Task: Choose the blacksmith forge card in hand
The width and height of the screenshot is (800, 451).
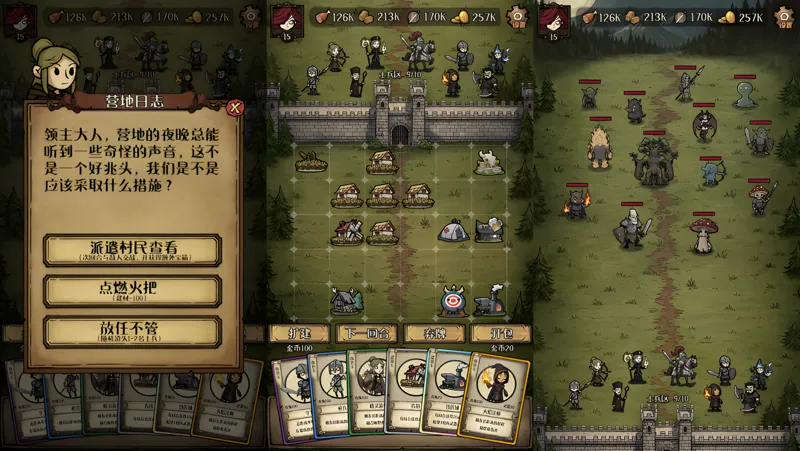Action: (449, 390)
